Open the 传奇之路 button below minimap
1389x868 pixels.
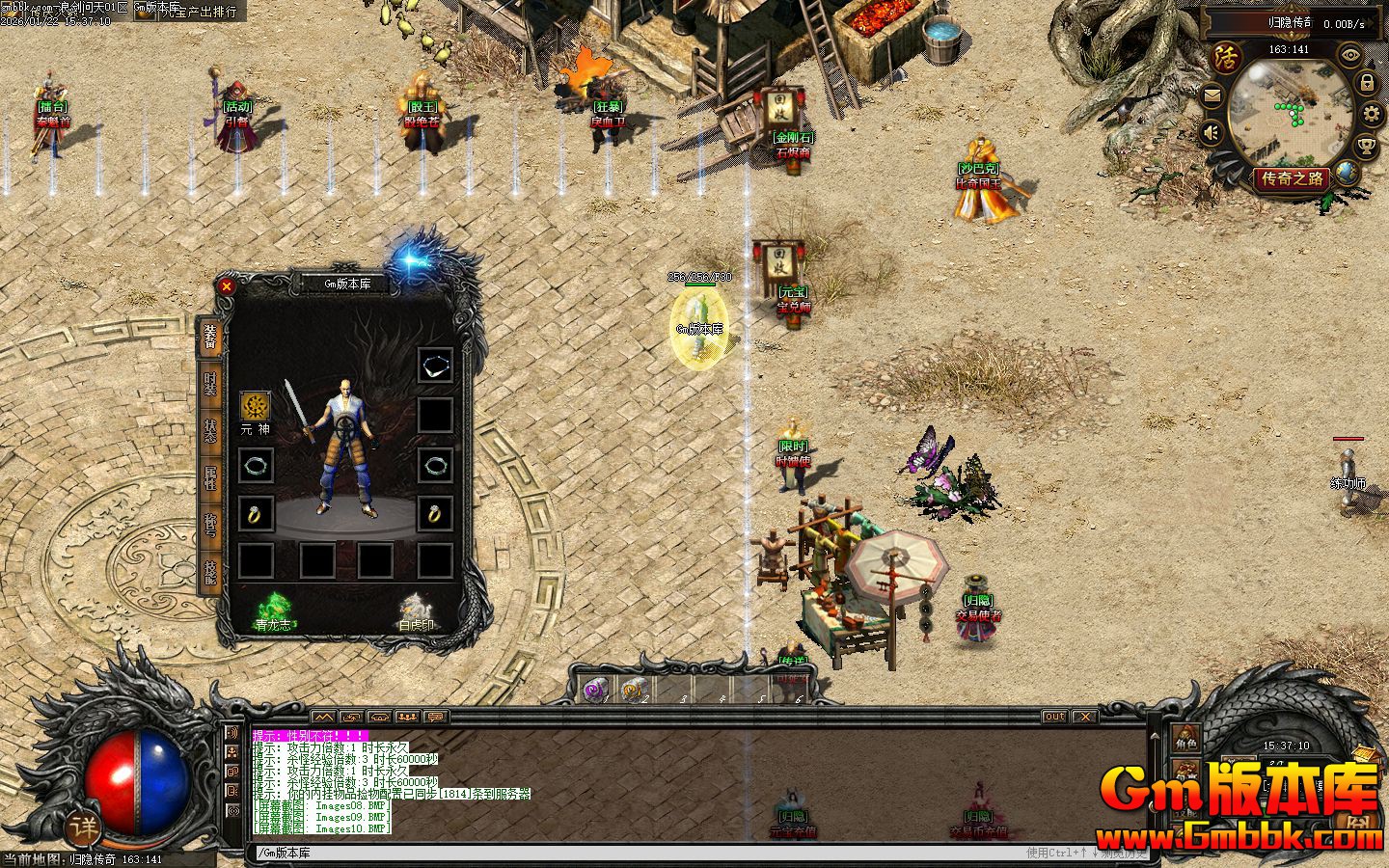click(x=1294, y=178)
